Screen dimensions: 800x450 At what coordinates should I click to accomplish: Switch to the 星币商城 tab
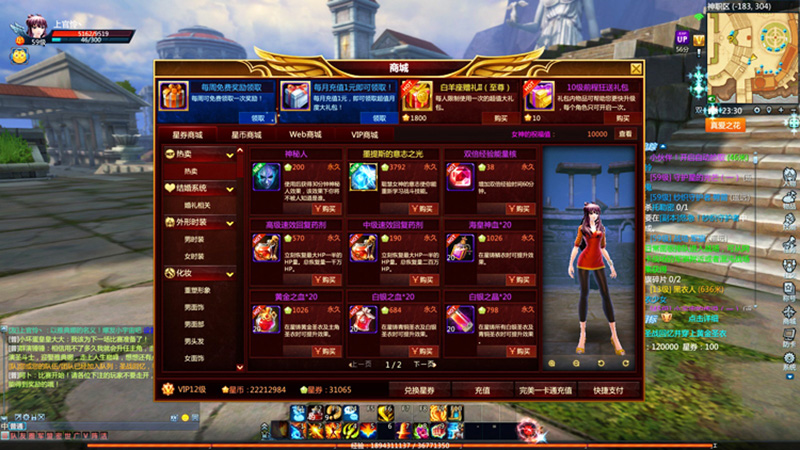(x=246, y=134)
